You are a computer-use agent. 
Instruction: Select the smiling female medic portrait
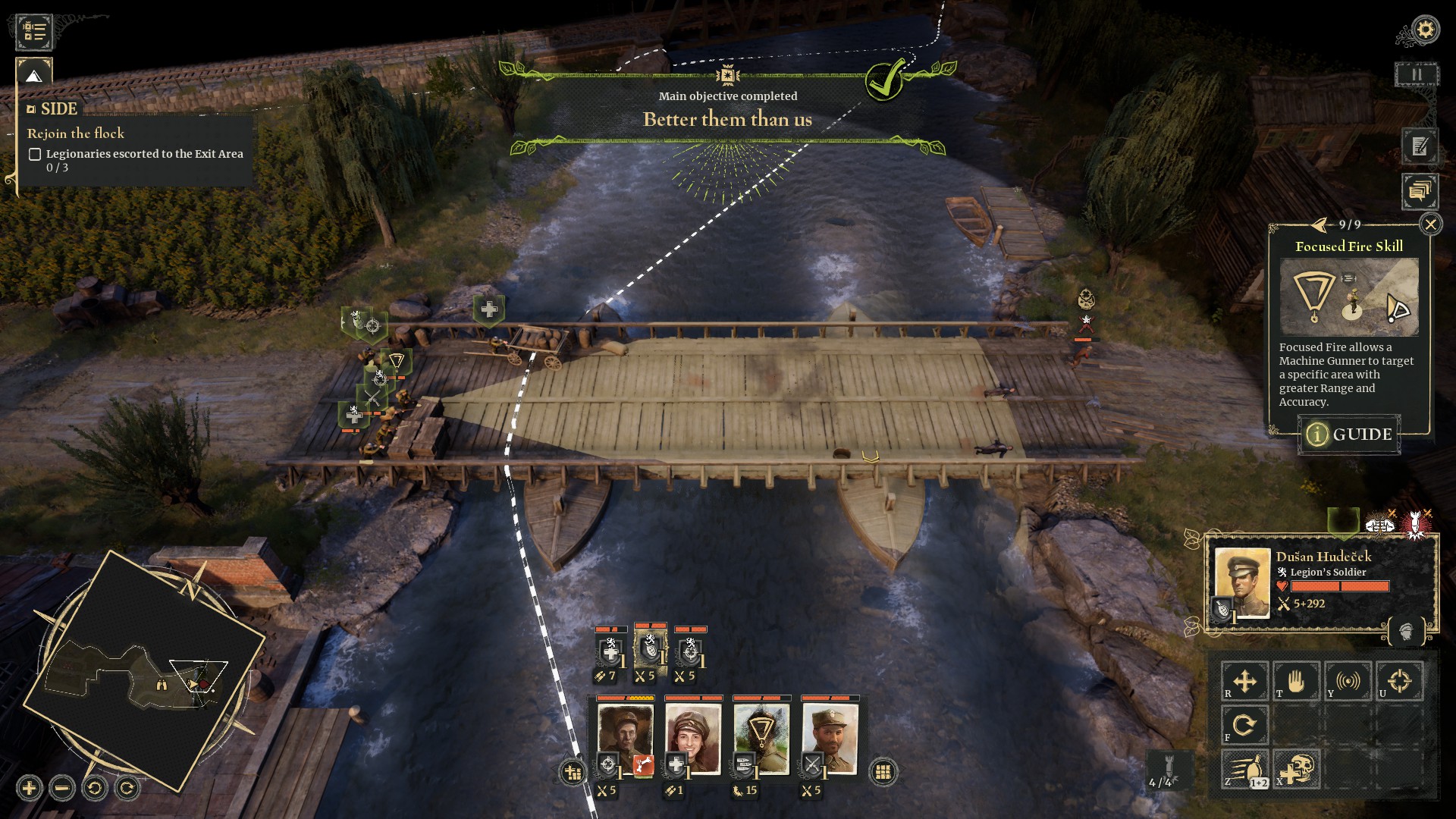[693, 739]
